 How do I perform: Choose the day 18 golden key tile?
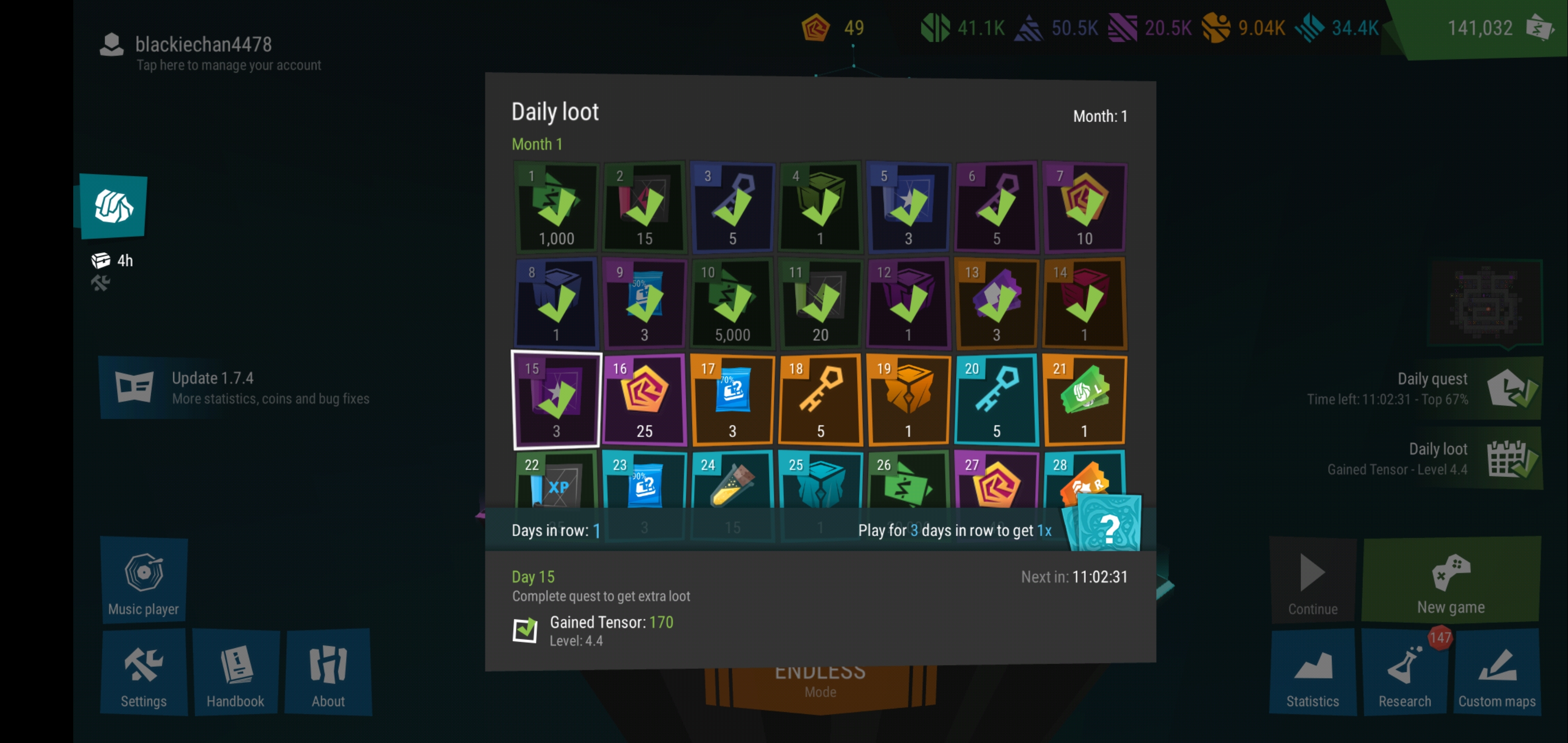click(820, 399)
